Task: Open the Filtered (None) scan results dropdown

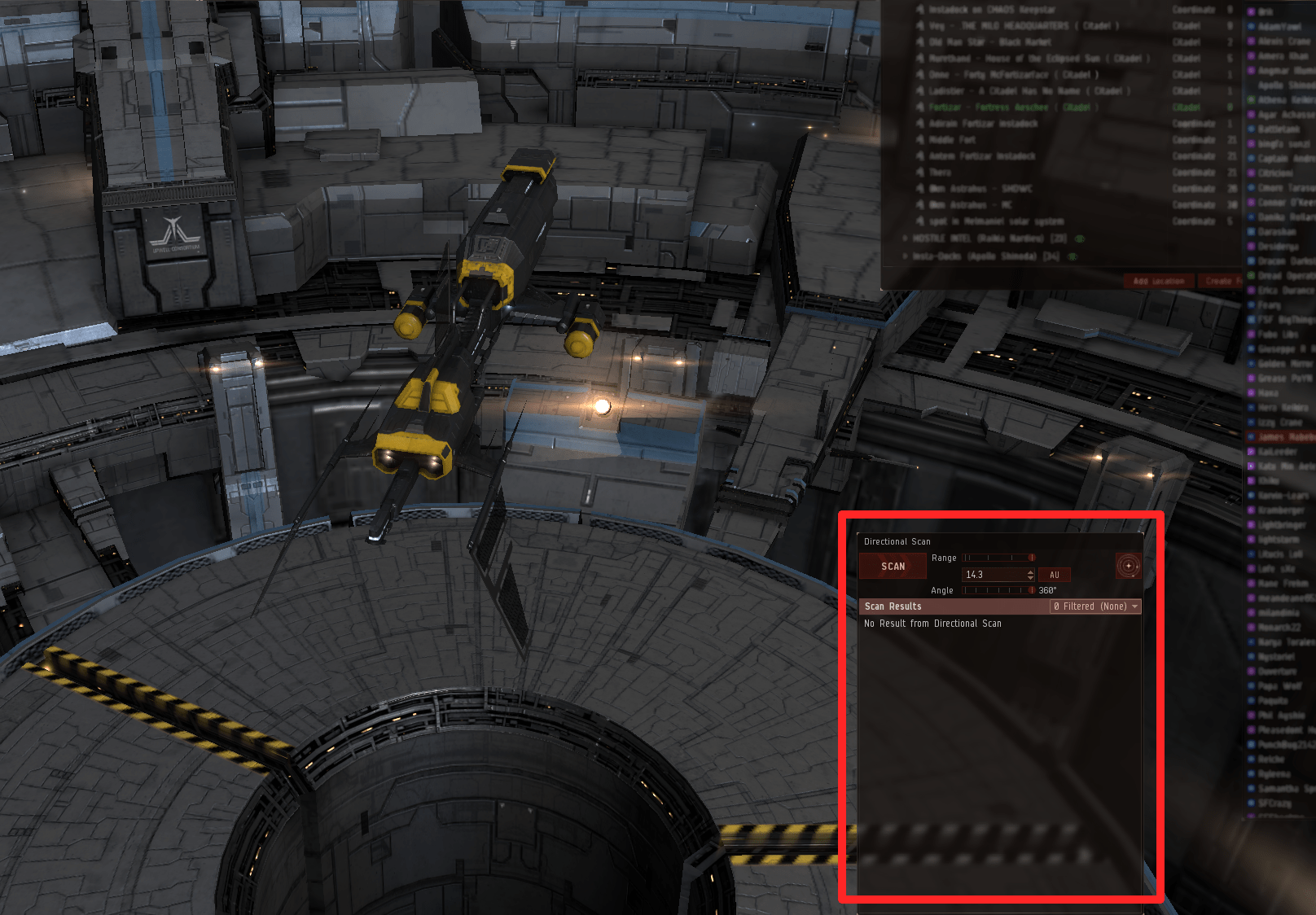Action: tap(1095, 606)
